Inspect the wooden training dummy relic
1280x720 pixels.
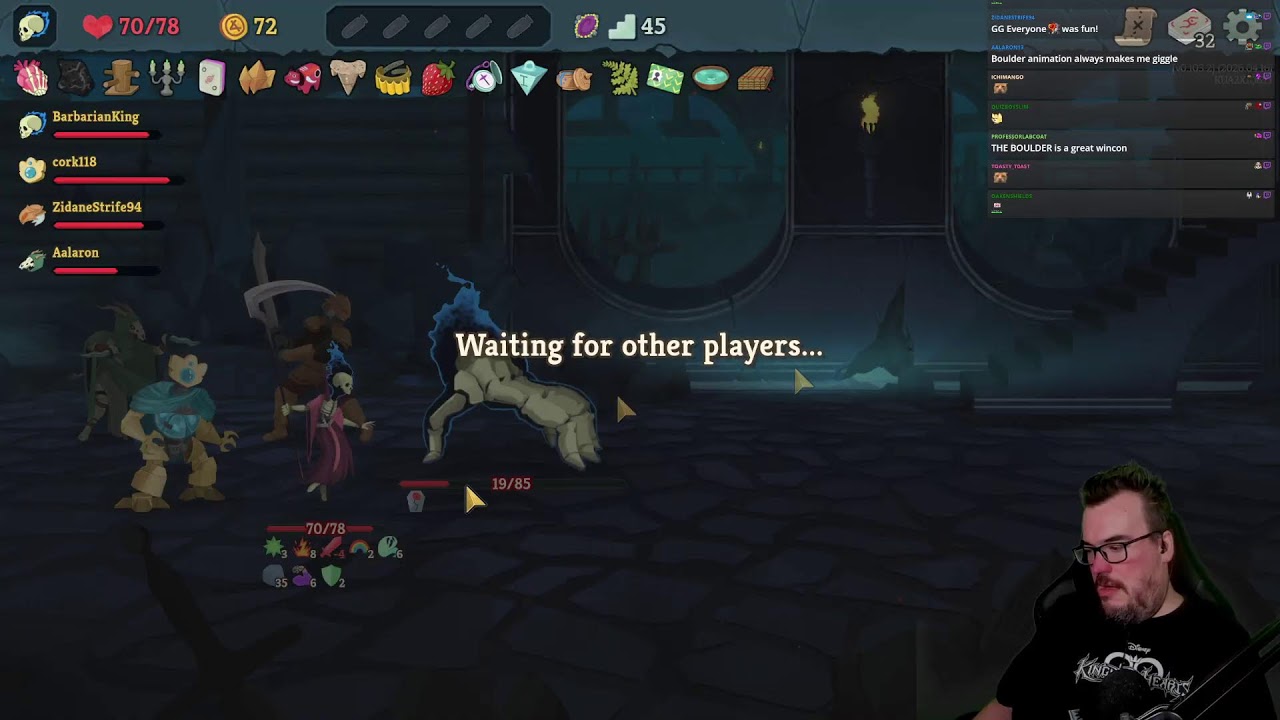pyautogui.click(x=121, y=78)
